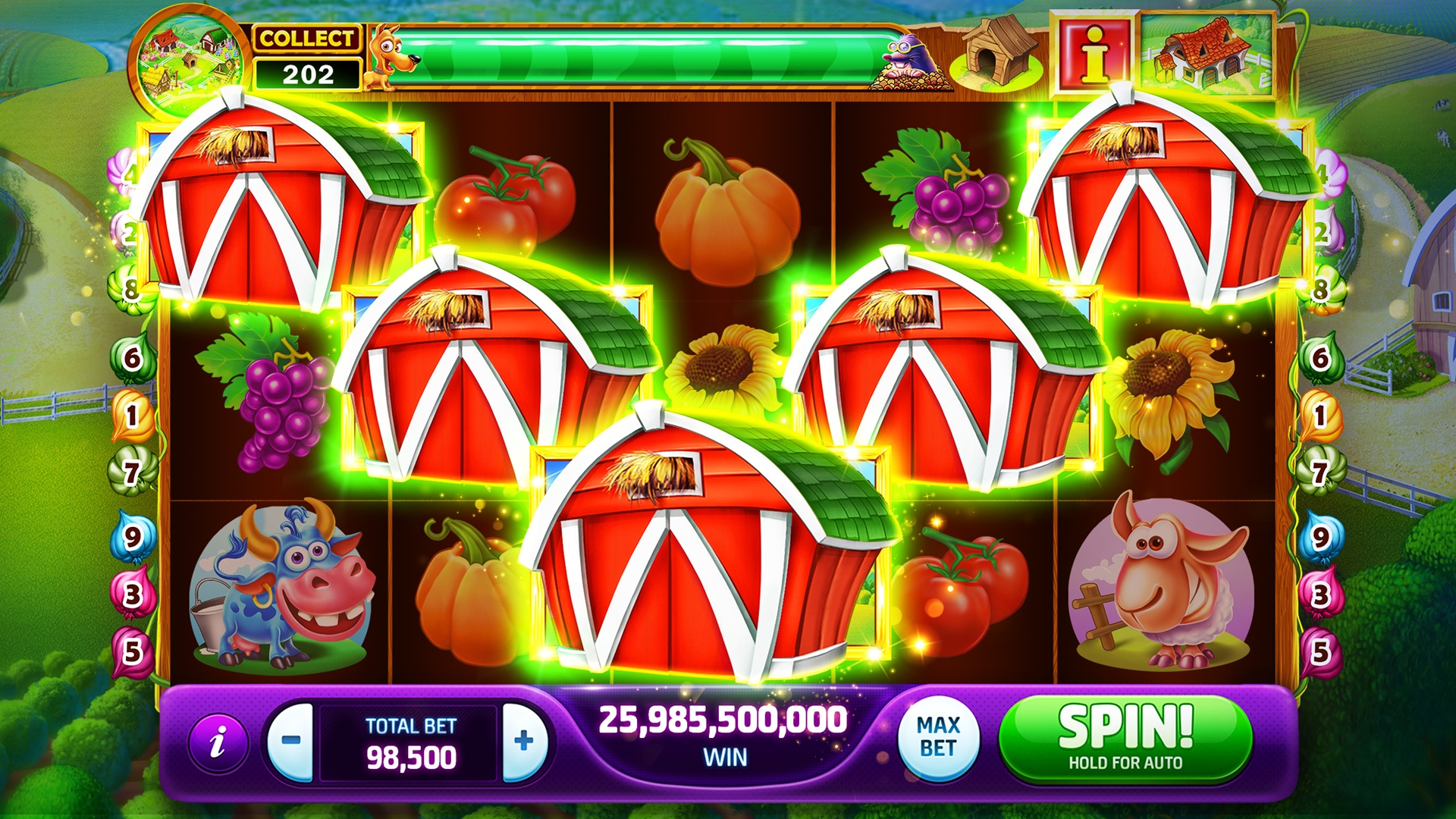Open the red paytable info icon
1456x819 pixels.
(x=1094, y=53)
